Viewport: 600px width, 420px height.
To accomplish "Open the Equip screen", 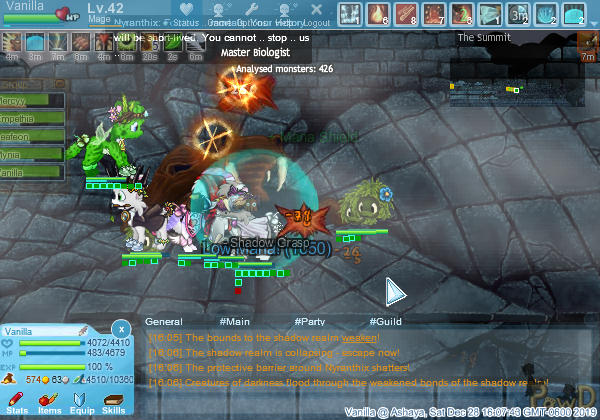I will (82, 402).
